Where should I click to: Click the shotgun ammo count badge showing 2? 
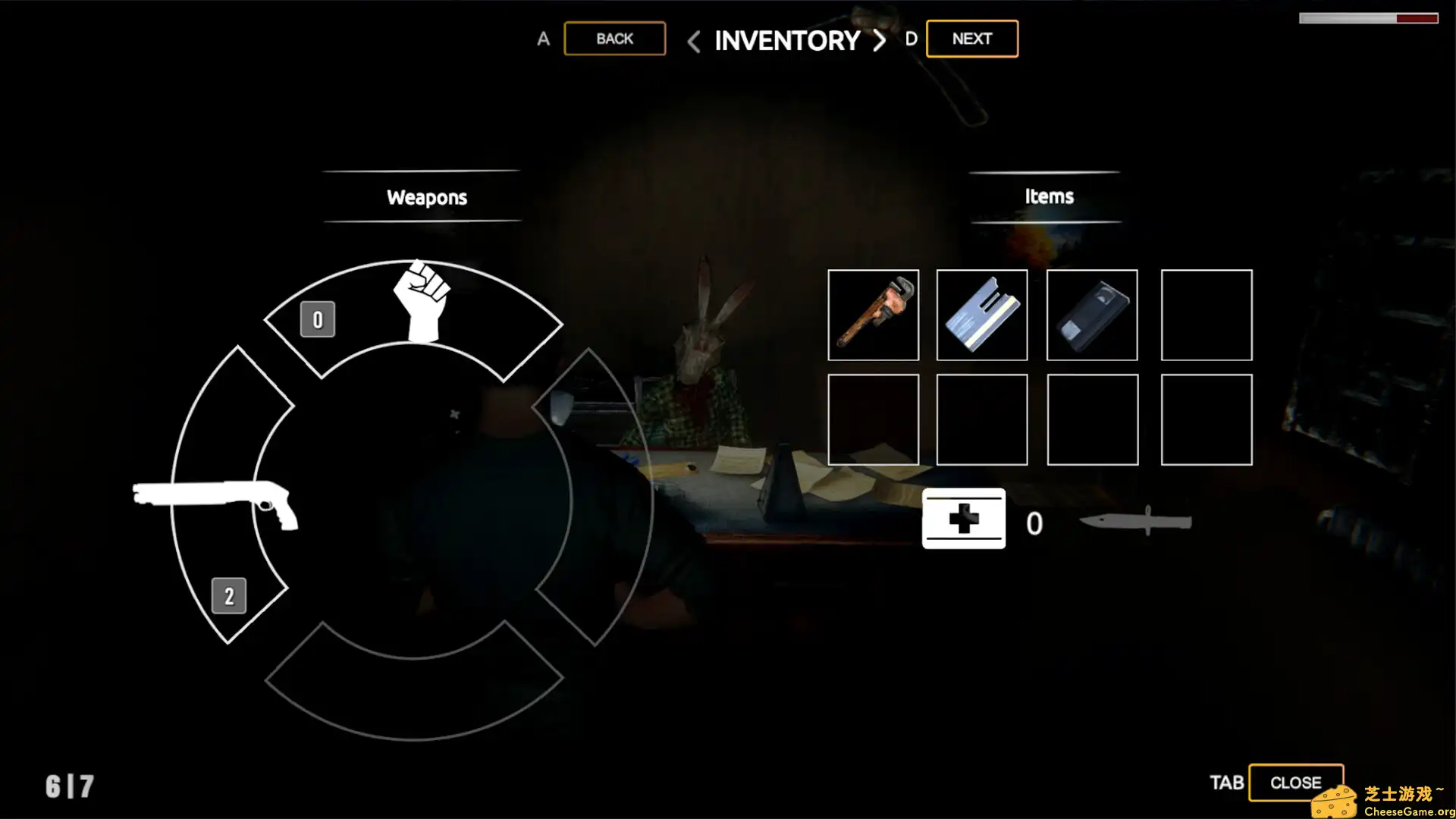pyautogui.click(x=230, y=595)
